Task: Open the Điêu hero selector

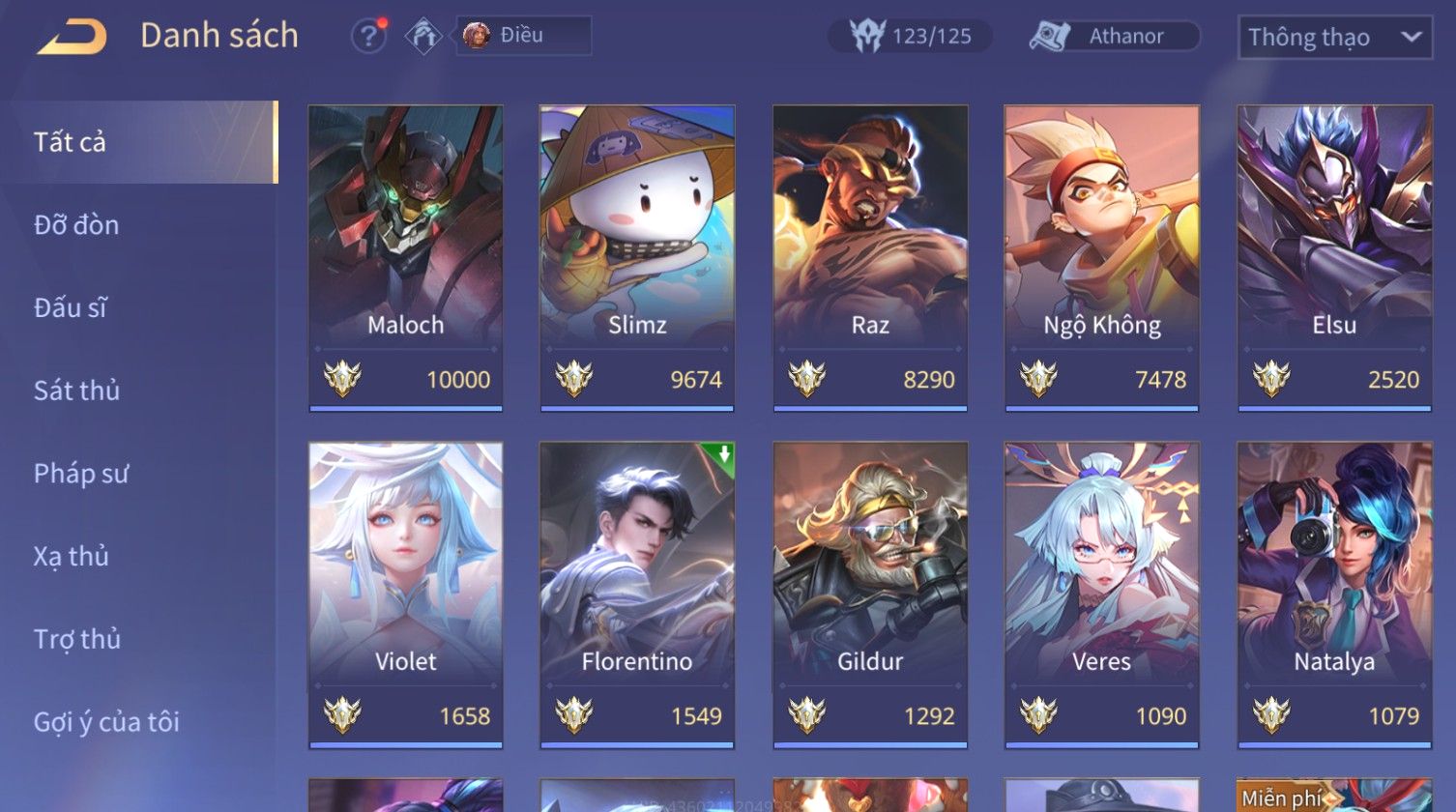Action: coord(523,36)
